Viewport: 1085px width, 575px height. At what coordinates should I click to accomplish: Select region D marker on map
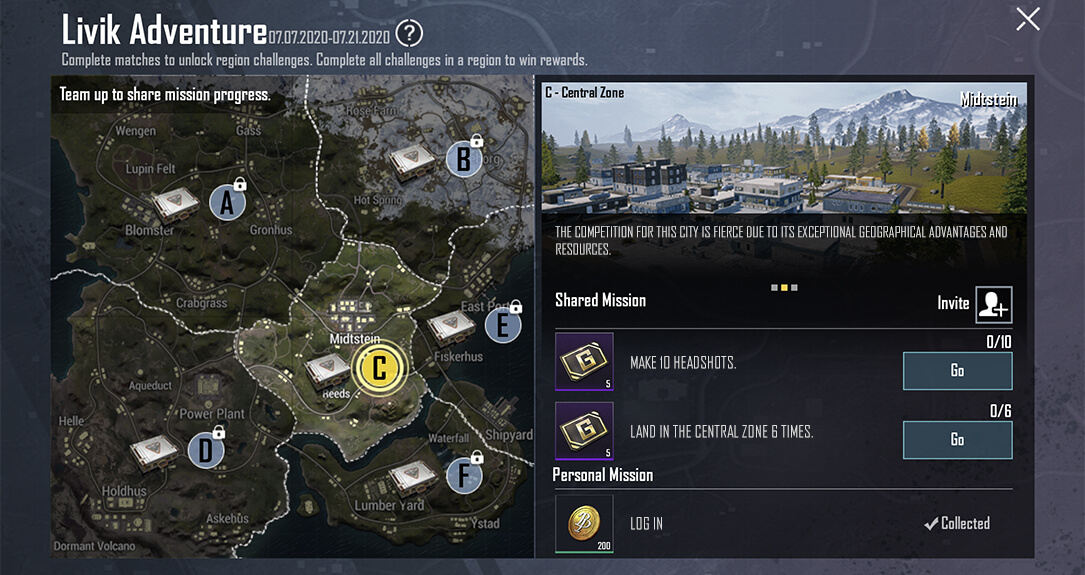(205, 450)
